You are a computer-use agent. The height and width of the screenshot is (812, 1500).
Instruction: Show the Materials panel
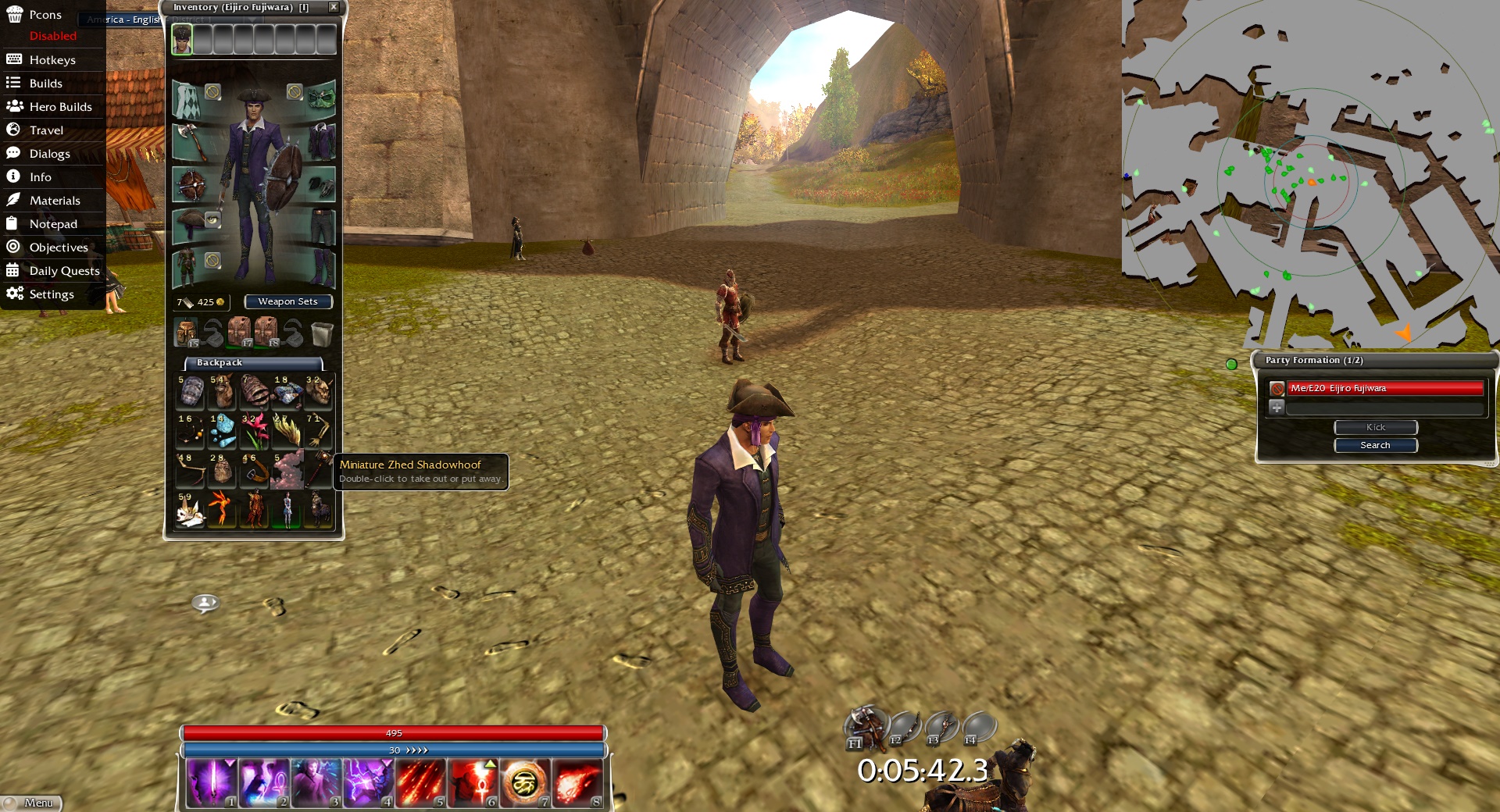coord(55,201)
